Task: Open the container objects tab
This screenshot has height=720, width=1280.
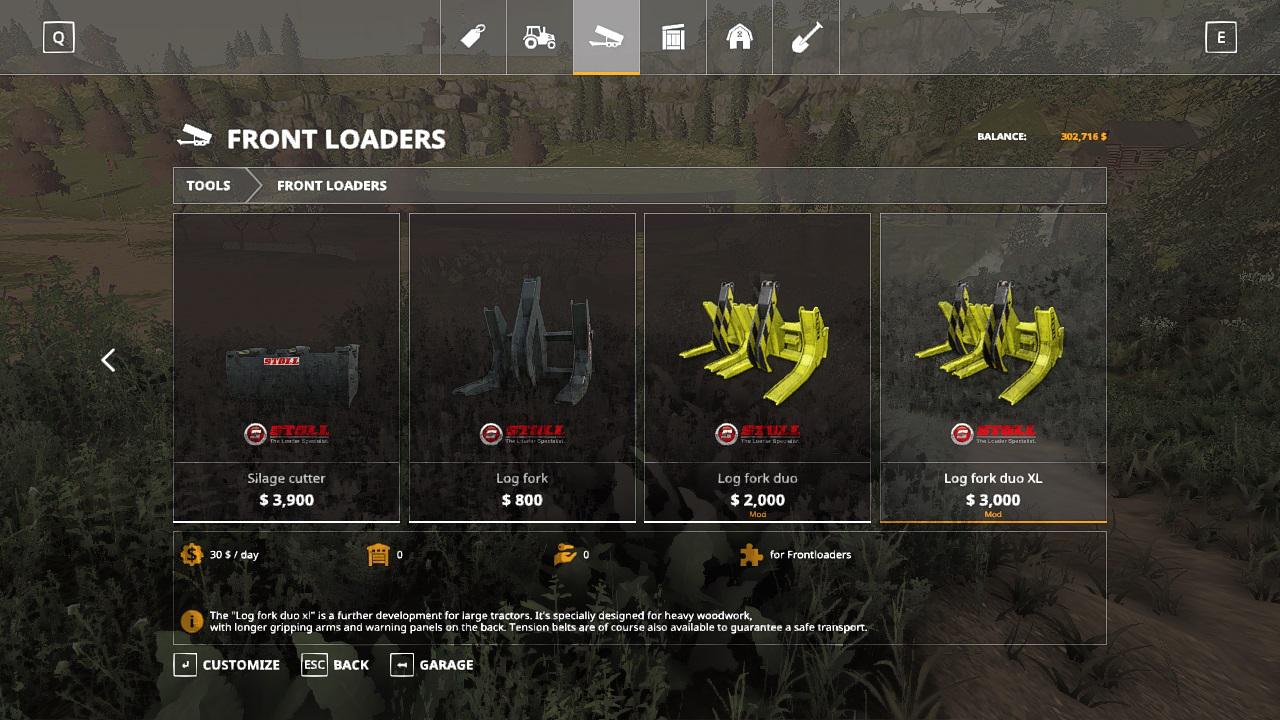Action: pos(673,37)
